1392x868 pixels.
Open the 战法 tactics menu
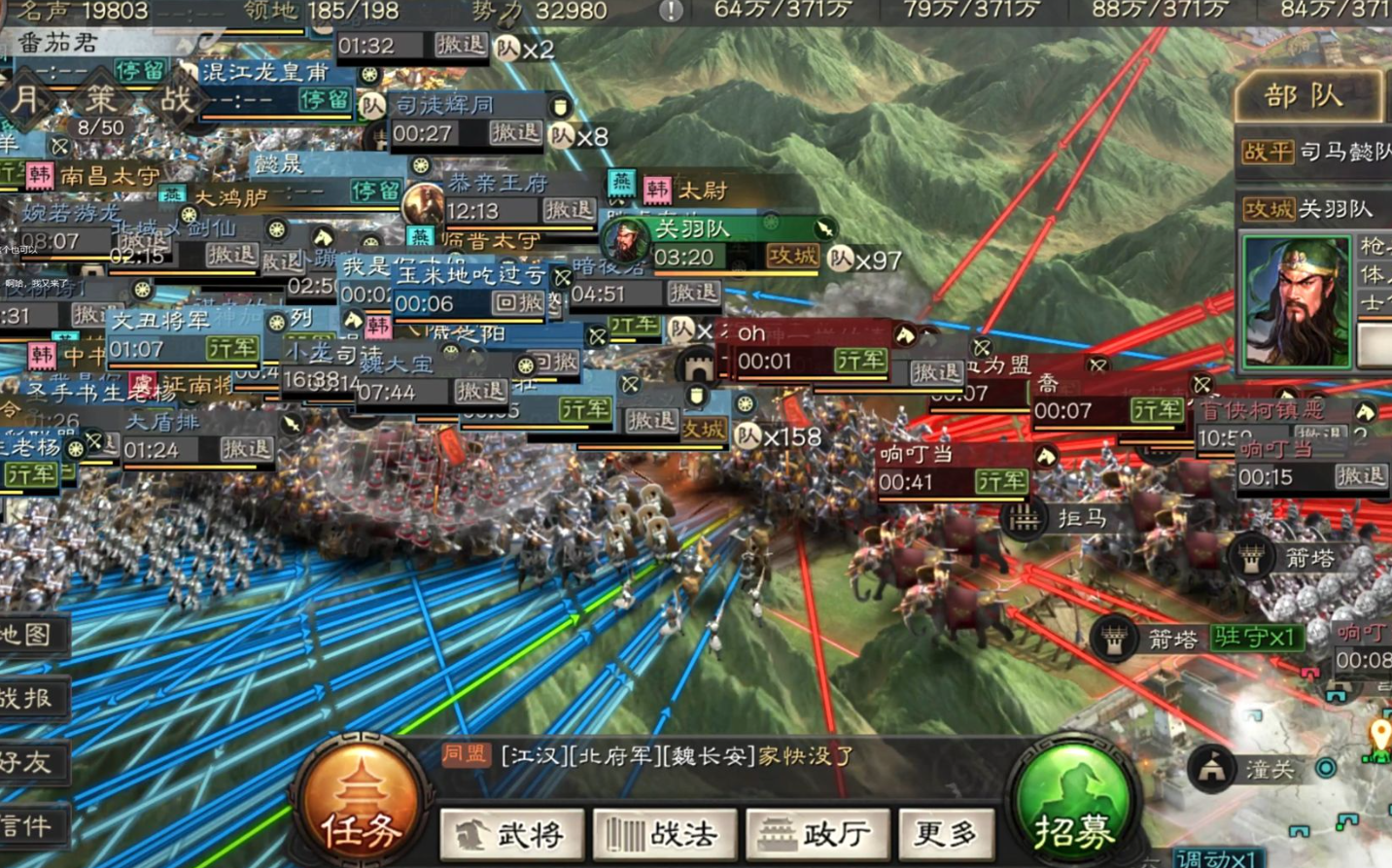pos(664,834)
